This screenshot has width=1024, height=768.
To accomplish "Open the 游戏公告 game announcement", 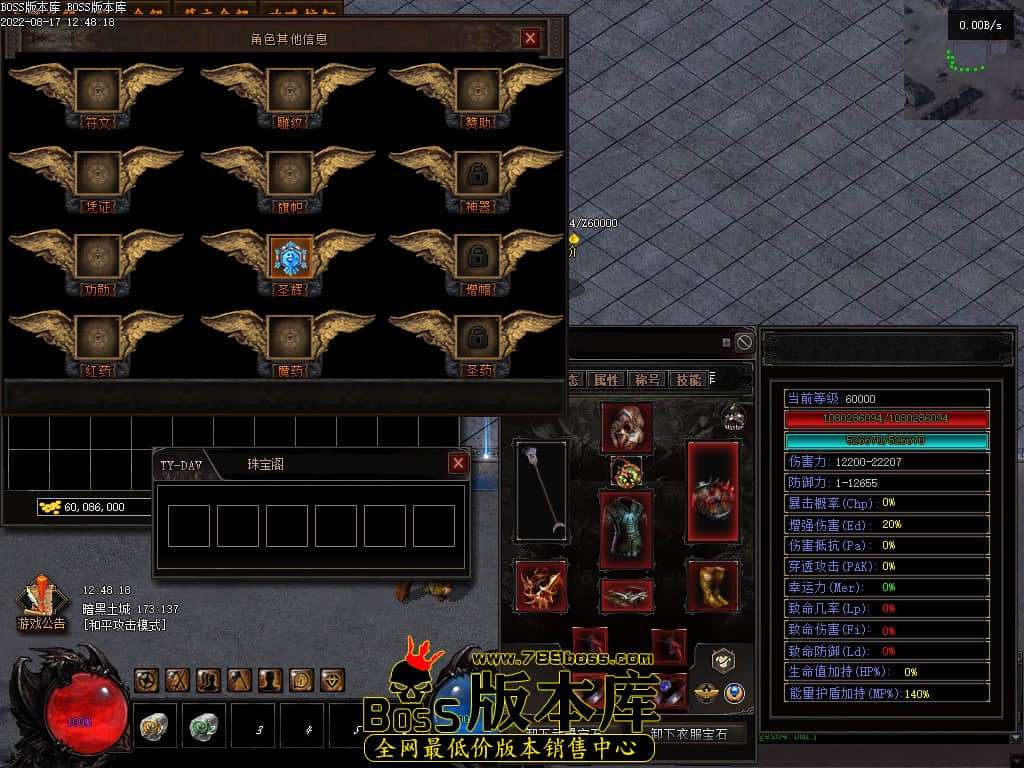I will [41, 603].
